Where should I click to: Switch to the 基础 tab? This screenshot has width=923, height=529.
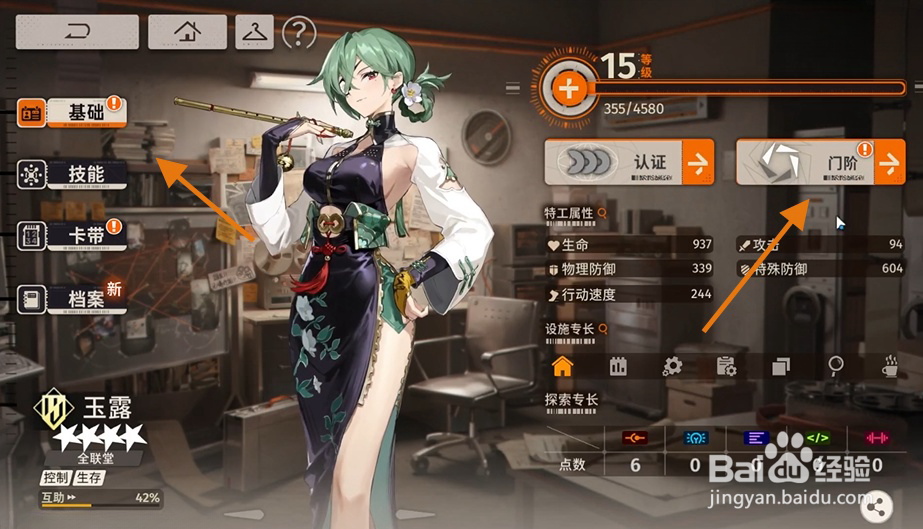coord(72,113)
